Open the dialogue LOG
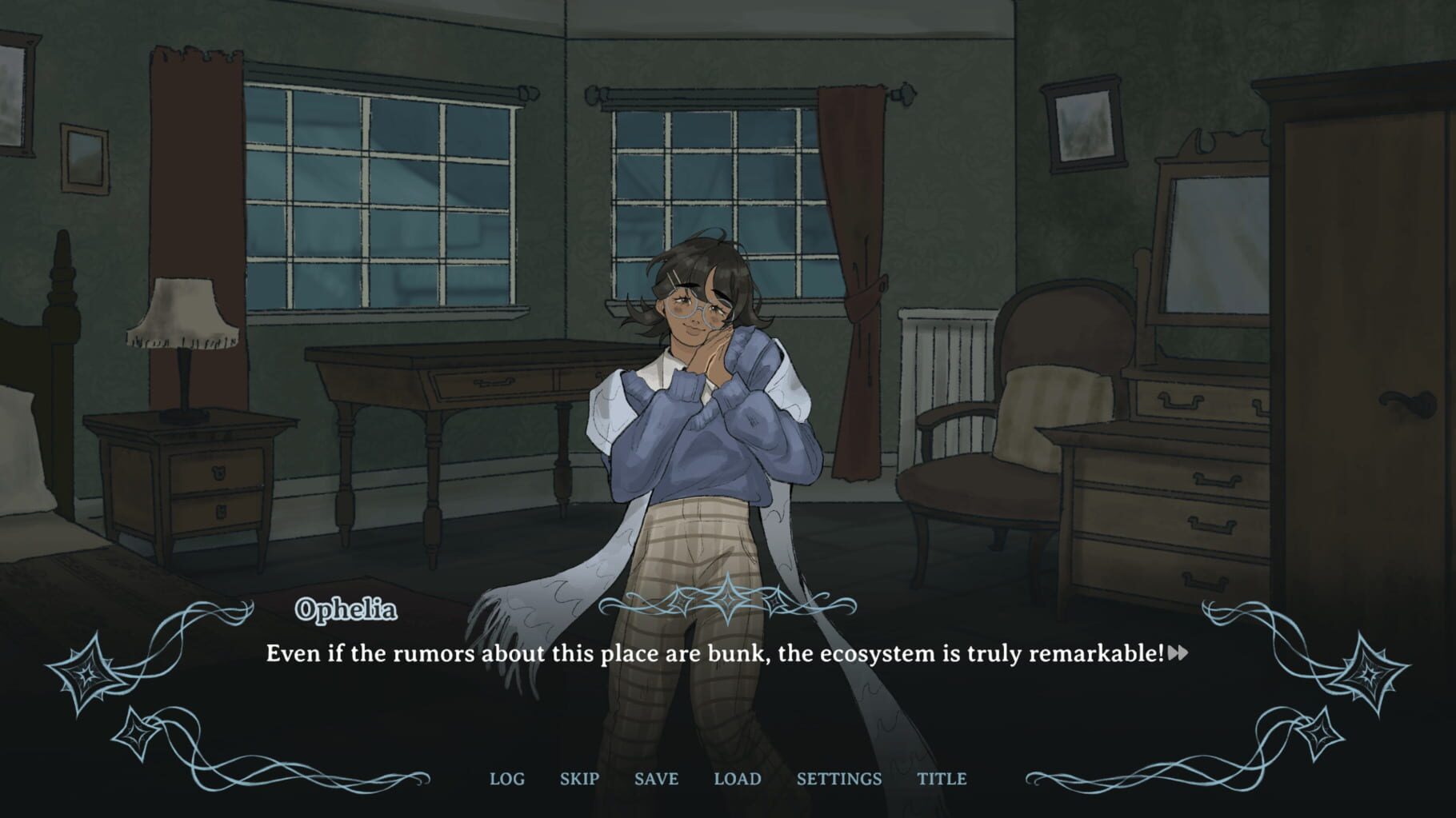The width and height of the screenshot is (1456, 818). 506,778
